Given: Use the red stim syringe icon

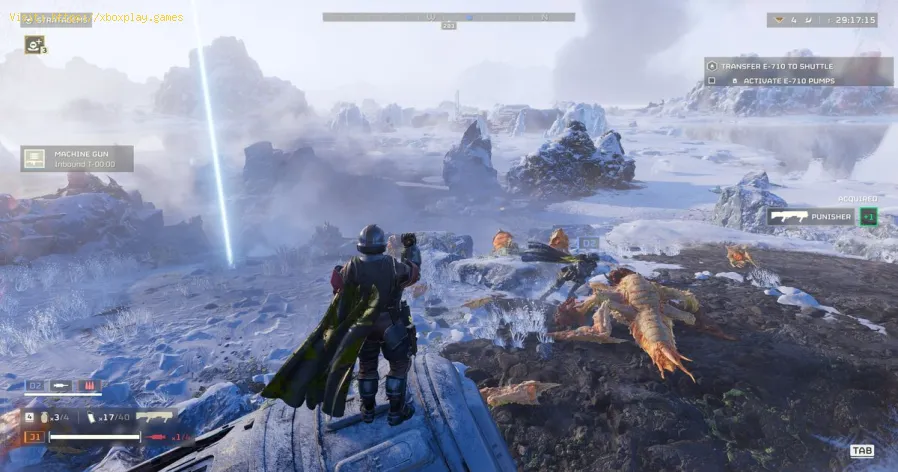Looking at the screenshot, I should 156,438.
